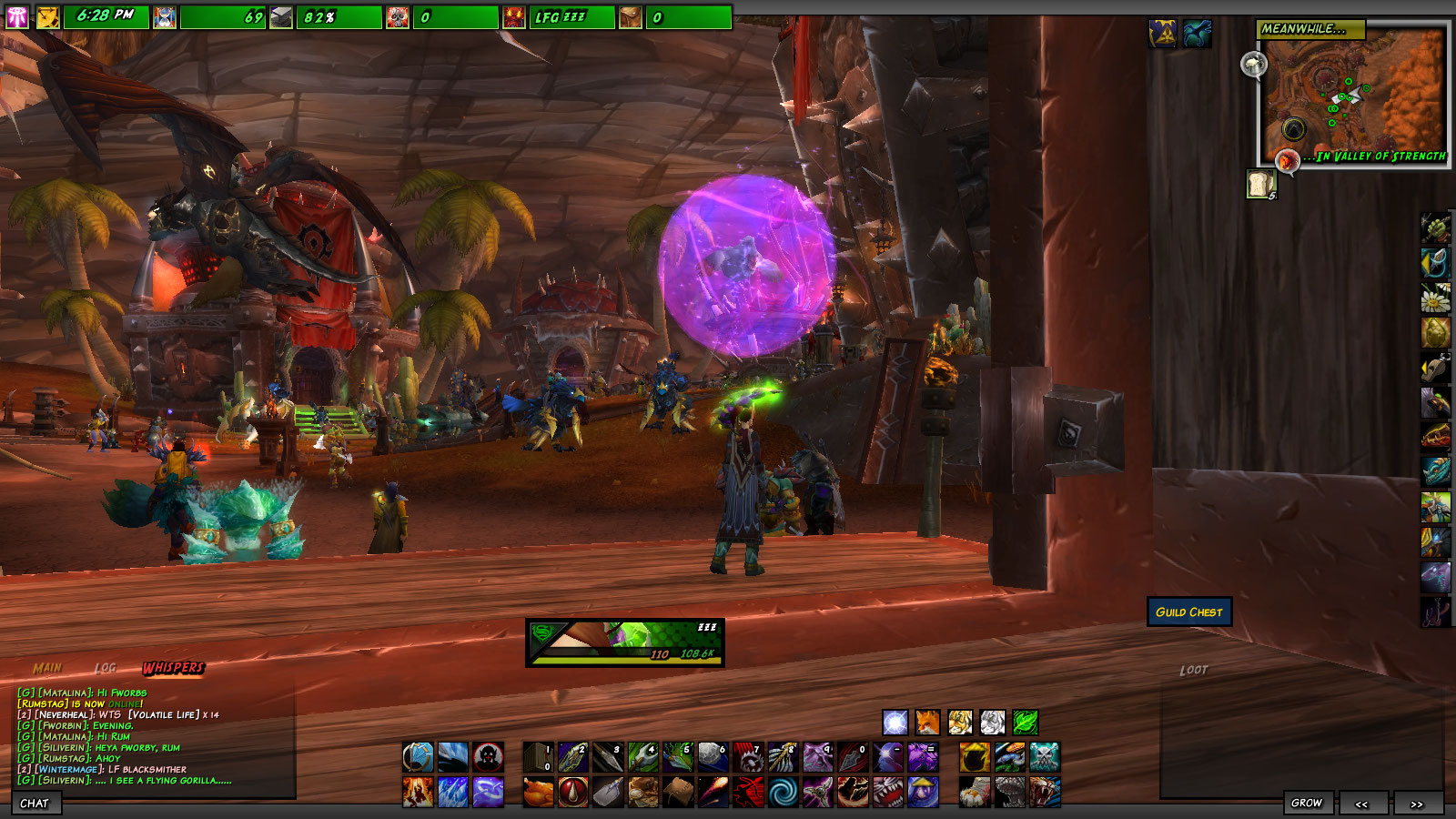
Task: Select the fox aspect icon
Action: coord(927,723)
